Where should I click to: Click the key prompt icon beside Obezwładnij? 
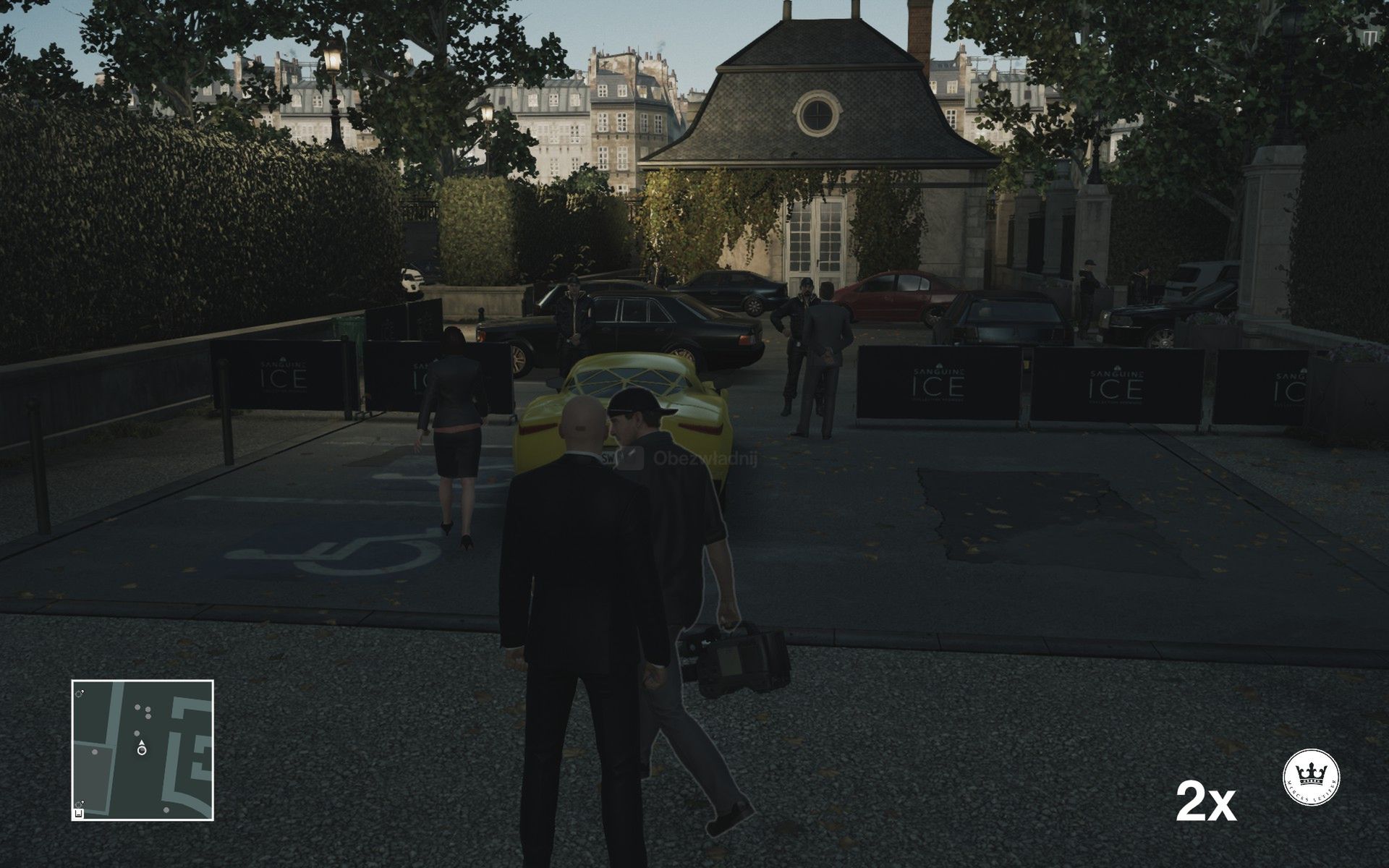pyautogui.click(x=630, y=458)
